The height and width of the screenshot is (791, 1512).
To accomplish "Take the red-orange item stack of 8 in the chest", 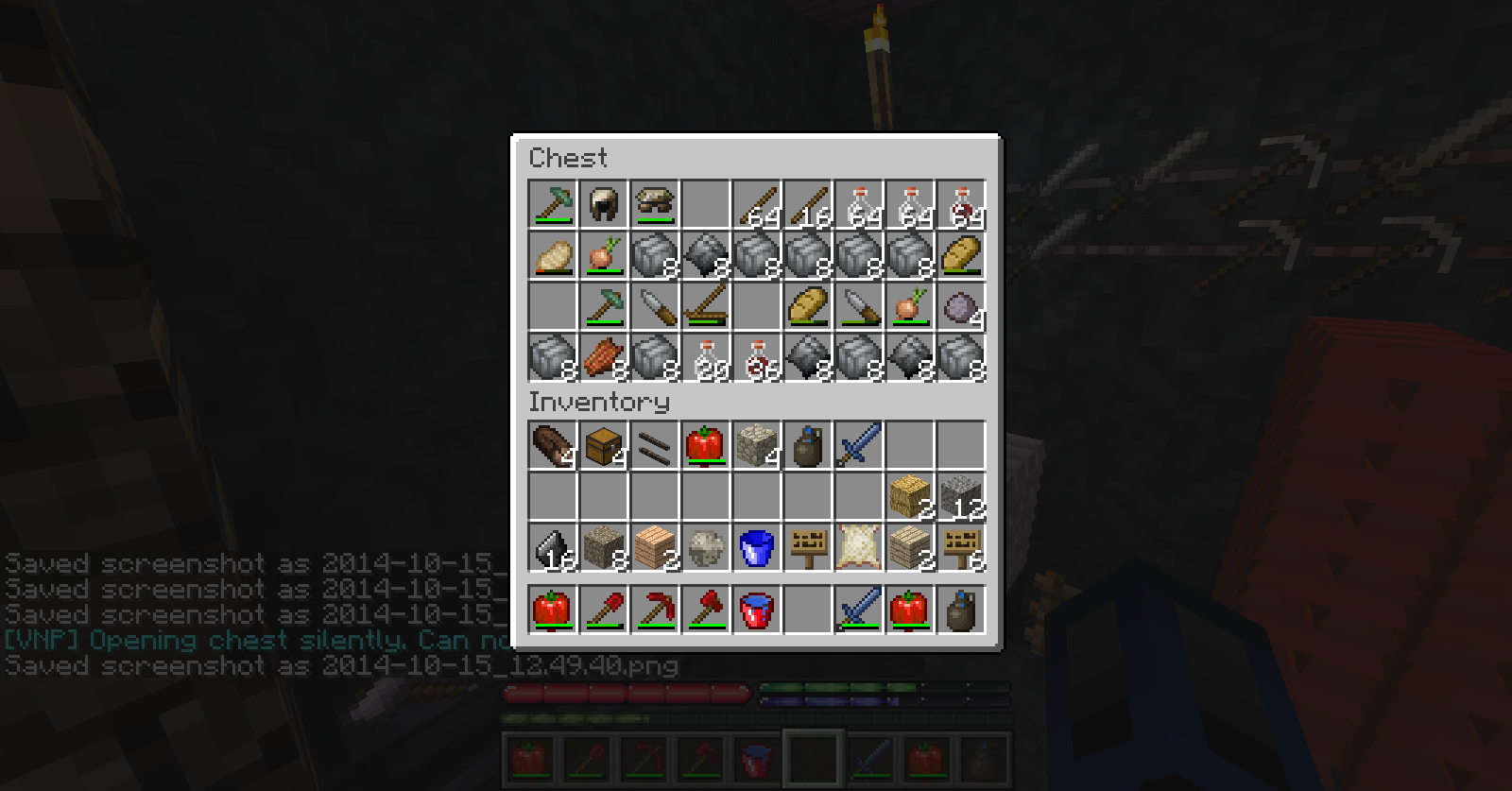I will [603, 357].
